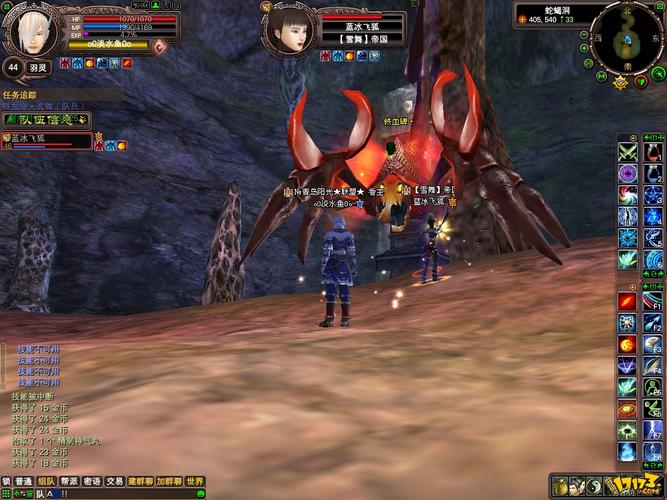Open the bag pouch menu icon
Image resolution: width=667 pixels, height=500 pixels.
[562, 486]
